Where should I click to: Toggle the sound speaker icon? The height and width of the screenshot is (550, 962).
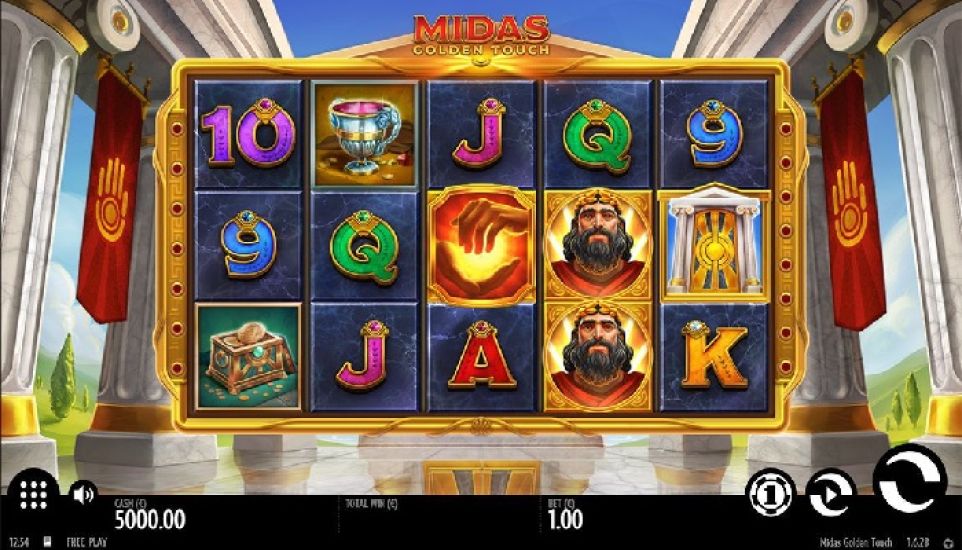83,493
